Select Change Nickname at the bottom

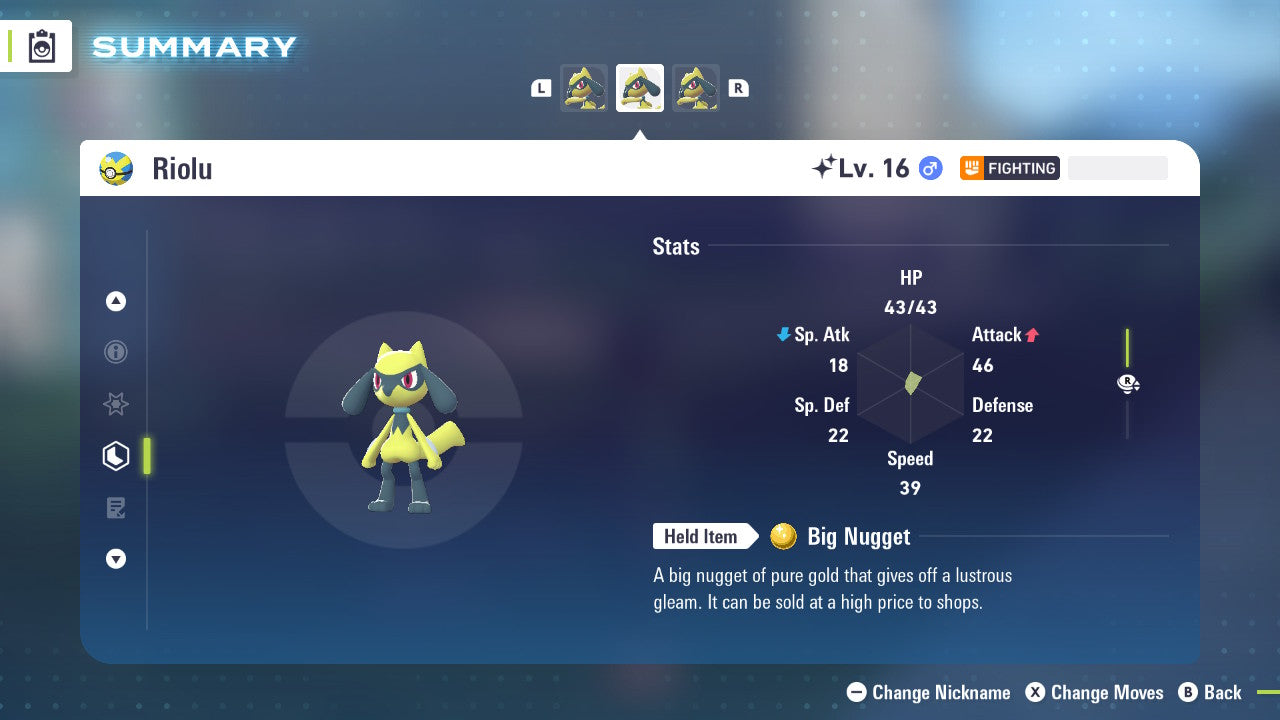click(x=928, y=692)
